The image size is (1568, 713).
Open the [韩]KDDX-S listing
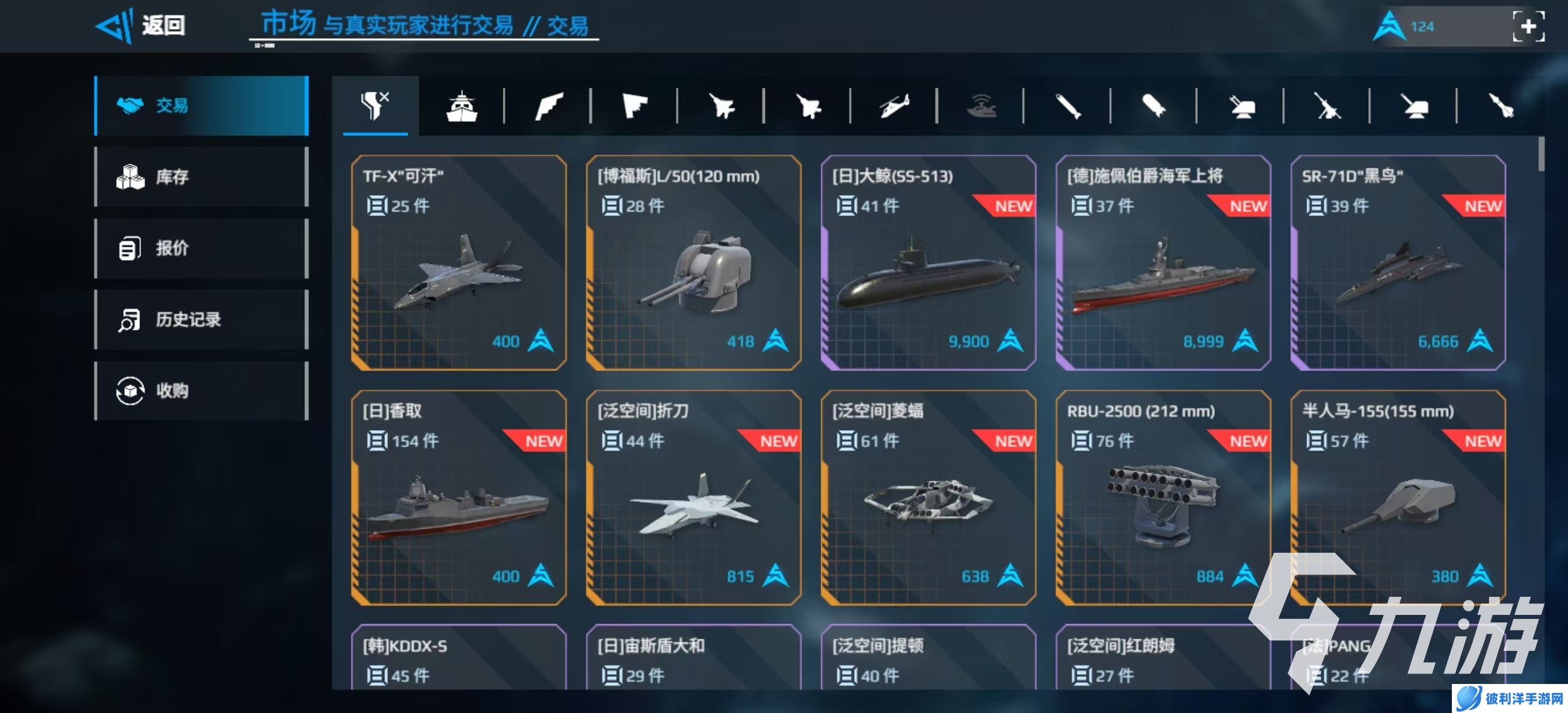tap(458, 660)
